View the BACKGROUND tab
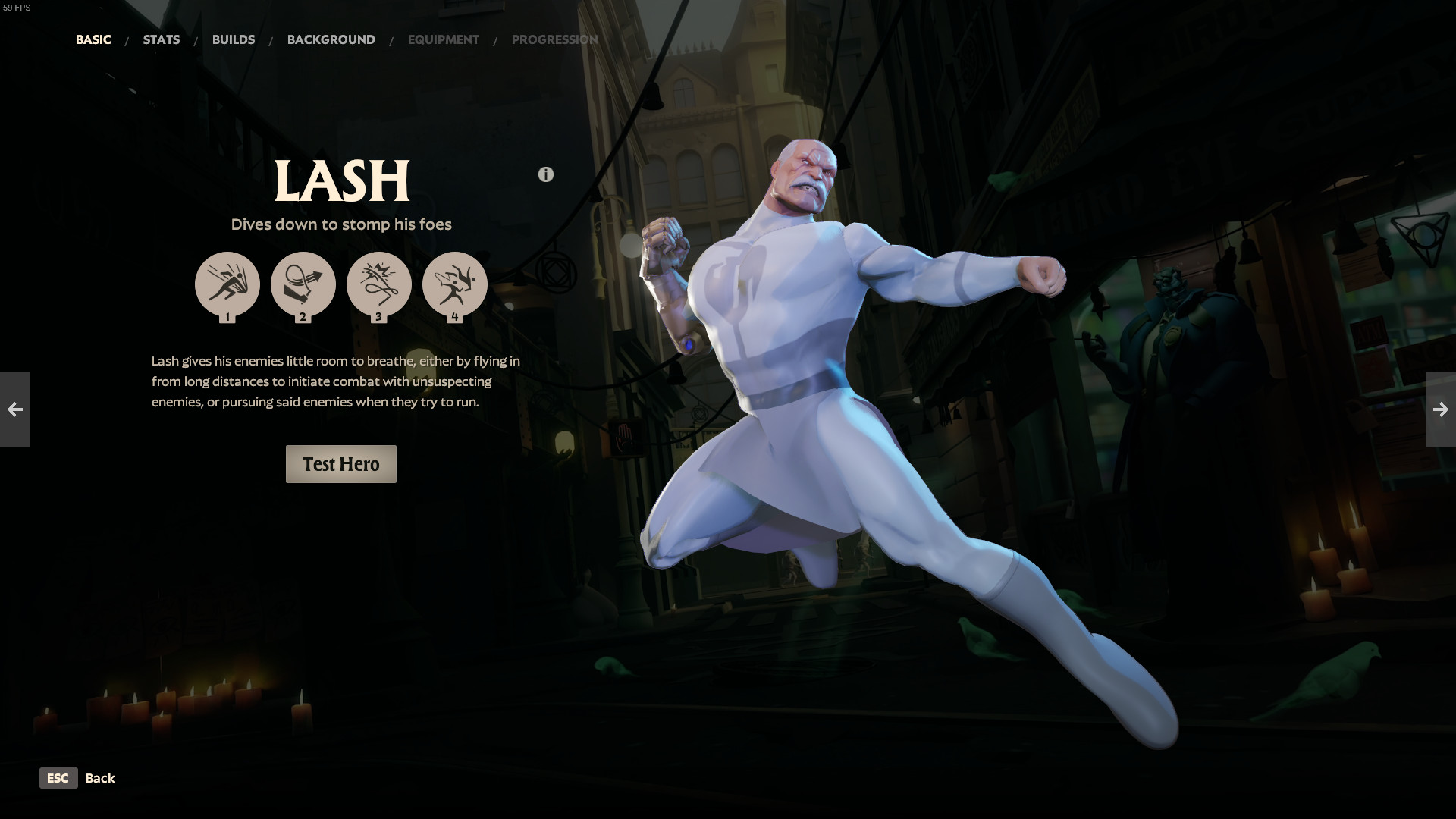This screenshot has height=819, width=1456. (331, 39)
